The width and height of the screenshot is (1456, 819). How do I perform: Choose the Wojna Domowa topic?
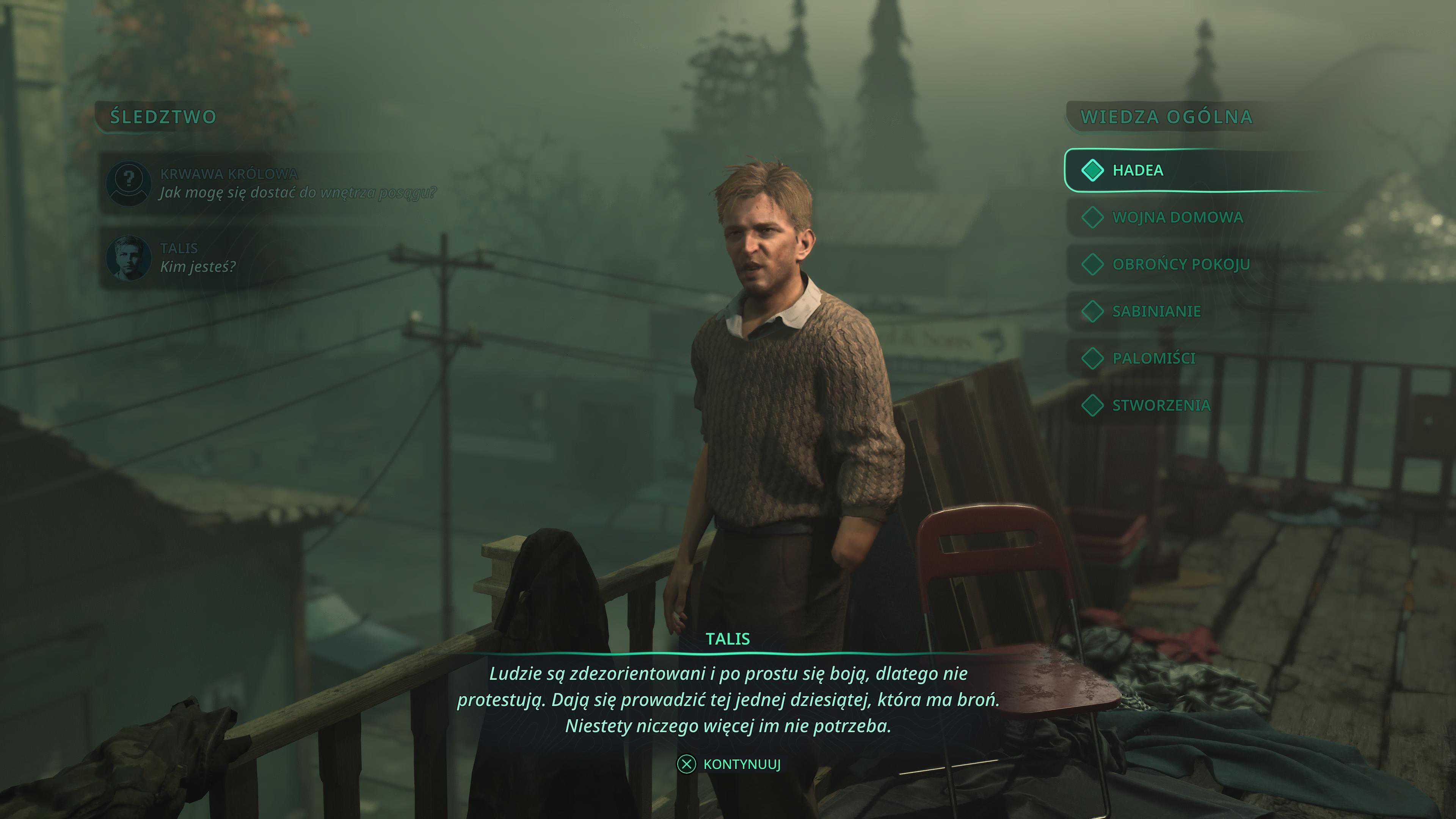pos(1177,217)
